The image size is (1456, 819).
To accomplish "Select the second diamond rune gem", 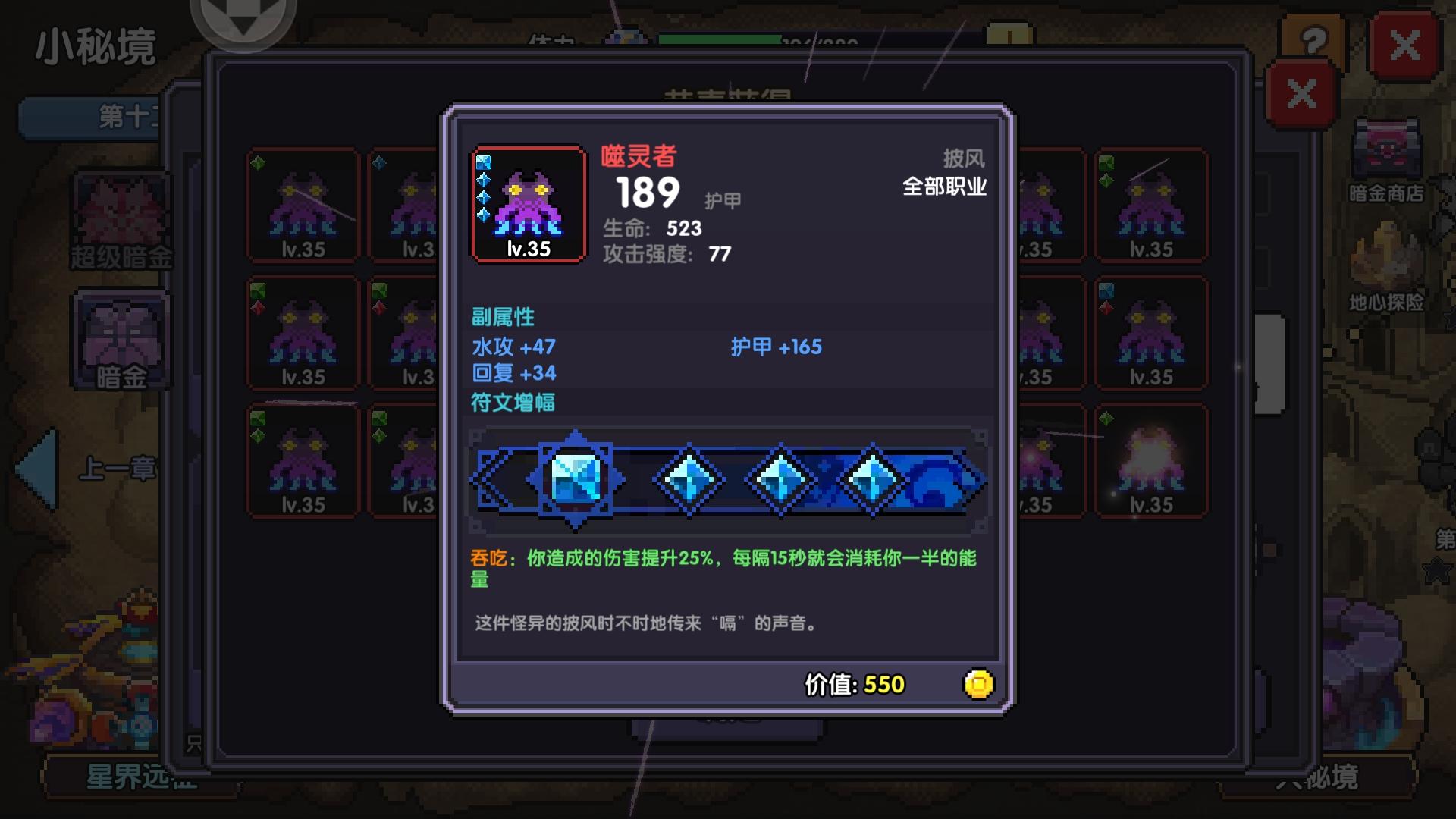I will click(x=687, y=479).
